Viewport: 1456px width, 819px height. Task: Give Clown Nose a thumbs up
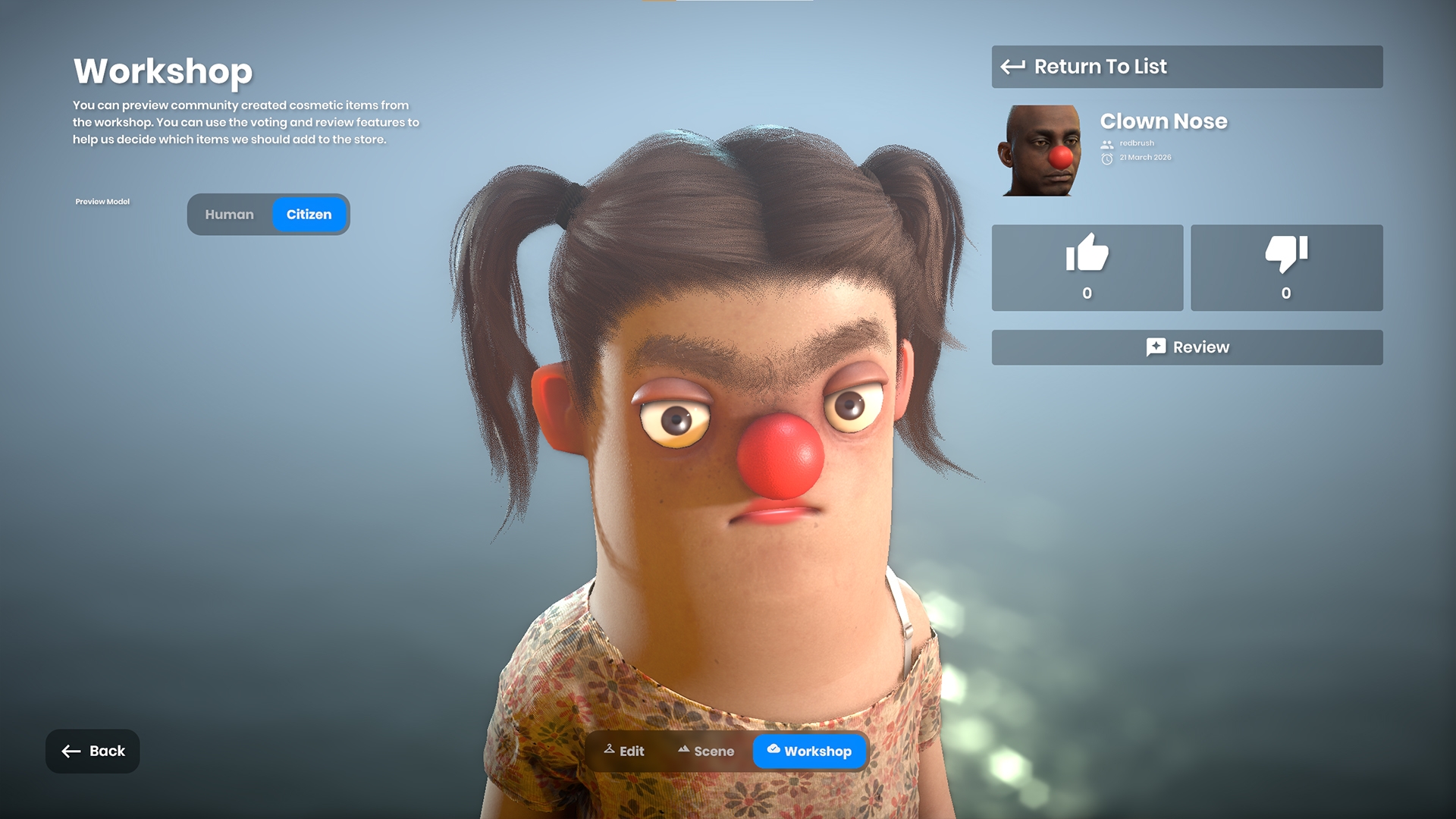click(1087, 267)
